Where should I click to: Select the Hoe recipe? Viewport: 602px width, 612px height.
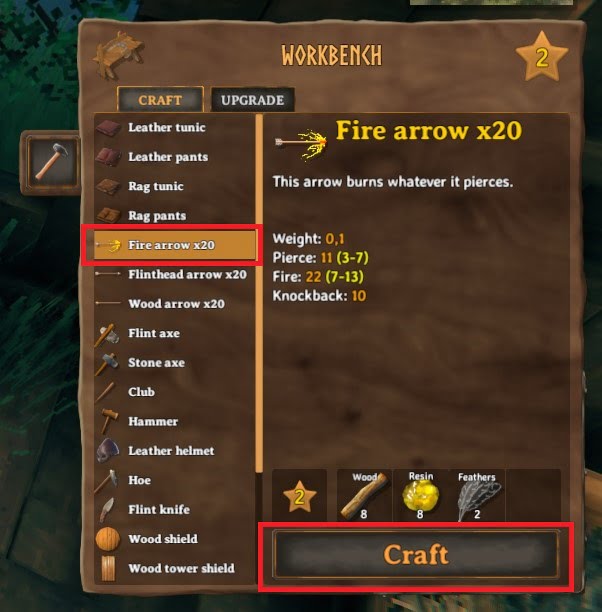click(x=139, y=480)
